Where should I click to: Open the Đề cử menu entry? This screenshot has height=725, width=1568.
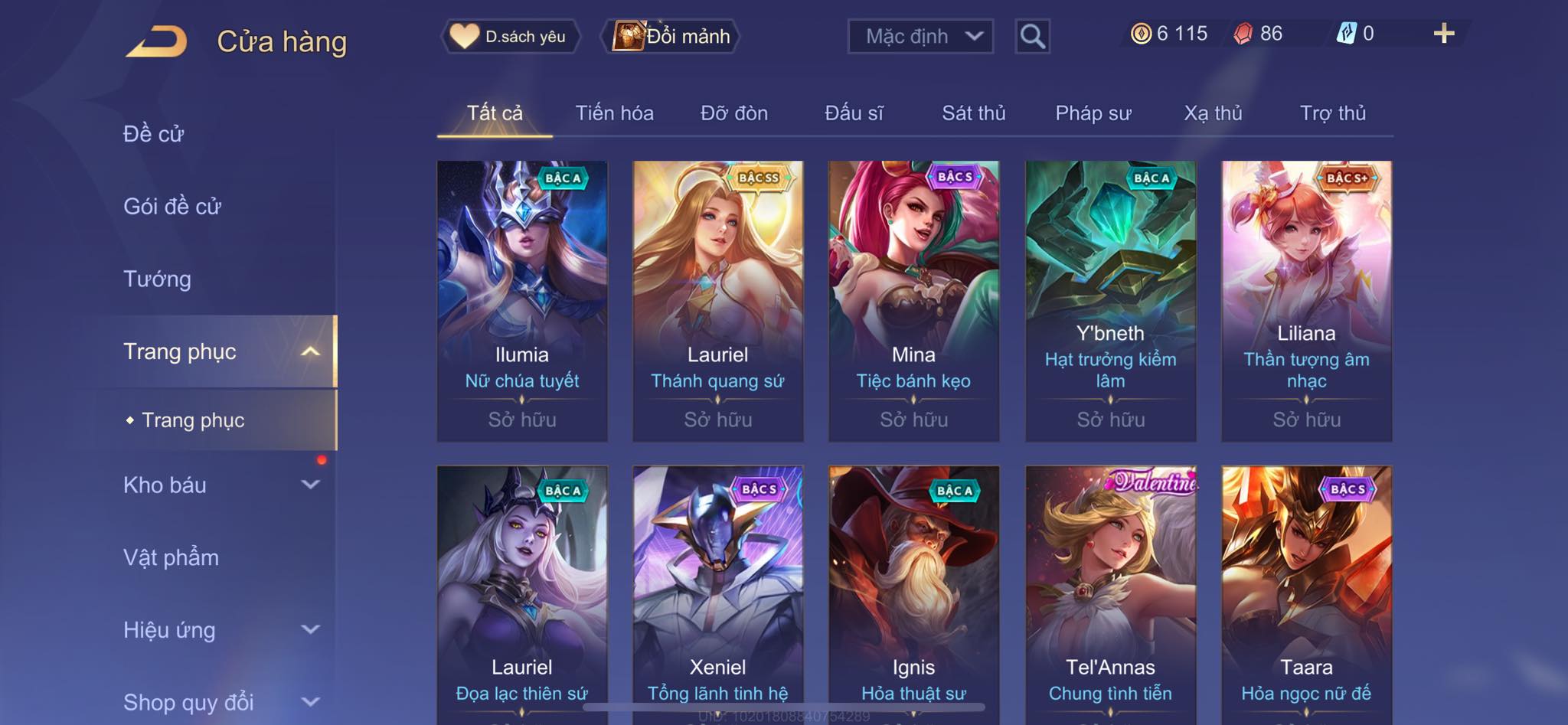(x=154, y=134)
